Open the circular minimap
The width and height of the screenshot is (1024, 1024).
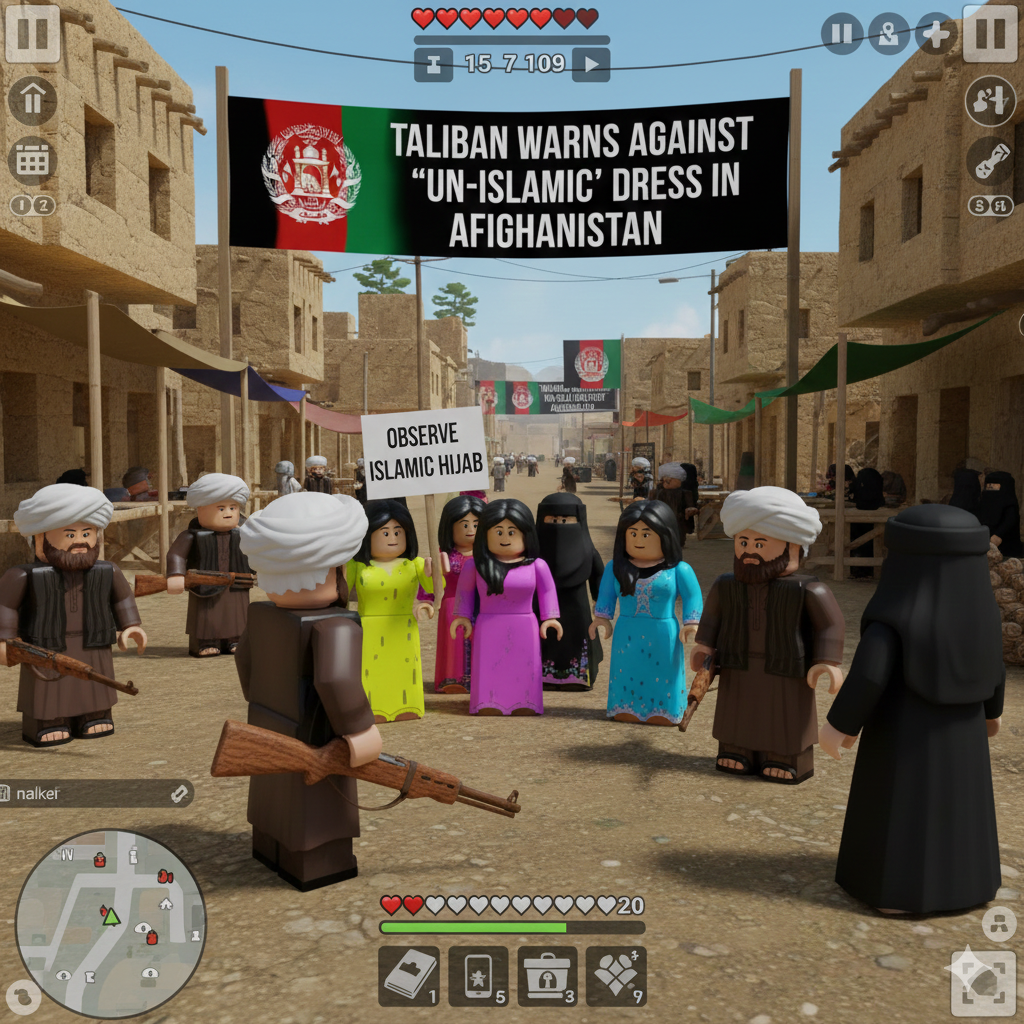click(x=110, y=924)
